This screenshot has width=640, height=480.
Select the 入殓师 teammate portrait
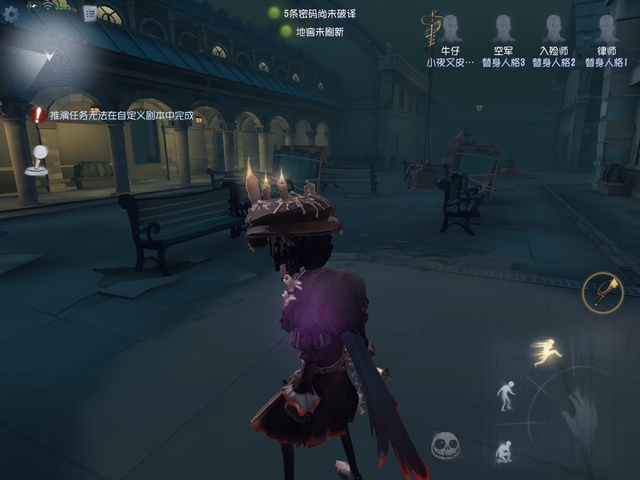click(554, 28)
